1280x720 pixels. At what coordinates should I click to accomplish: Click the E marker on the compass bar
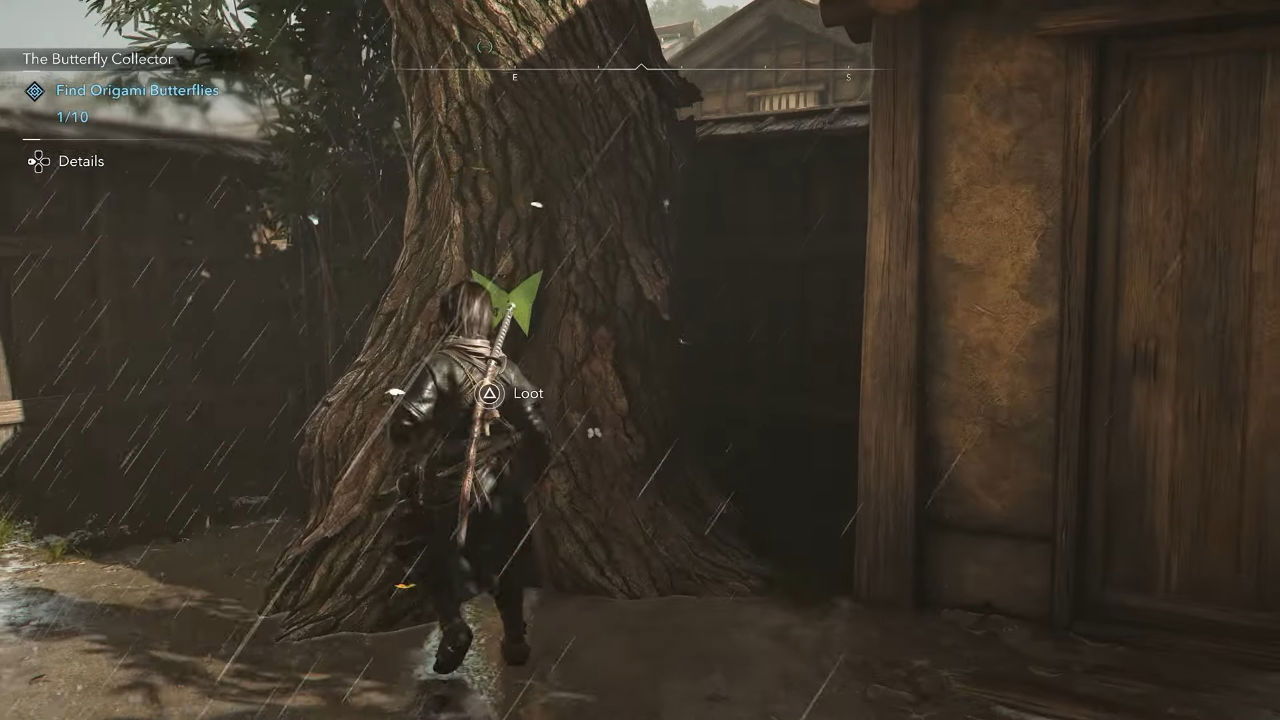tap(515, 77)
